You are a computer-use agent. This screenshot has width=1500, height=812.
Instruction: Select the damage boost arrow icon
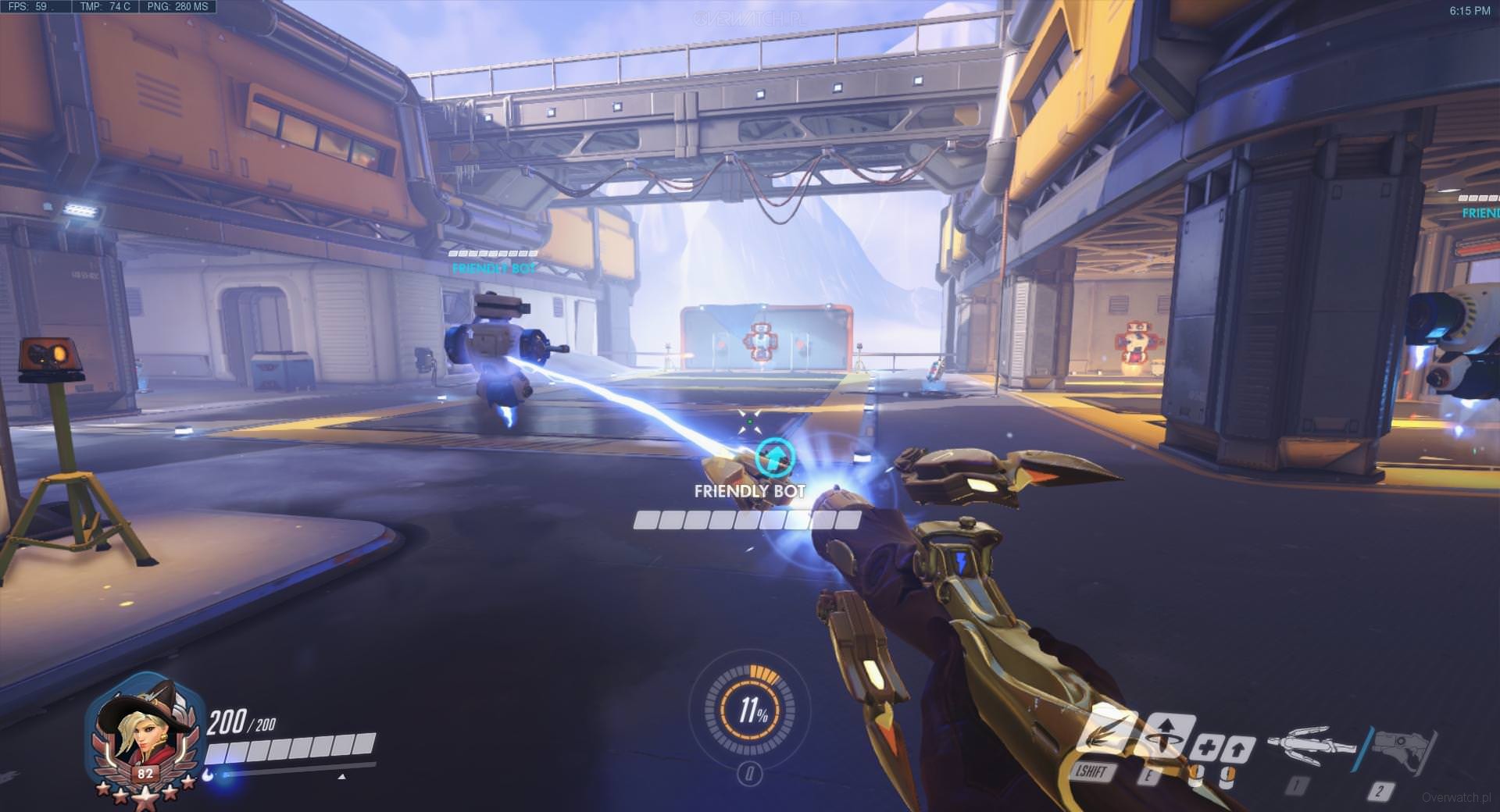click(x=1238, y=750)
